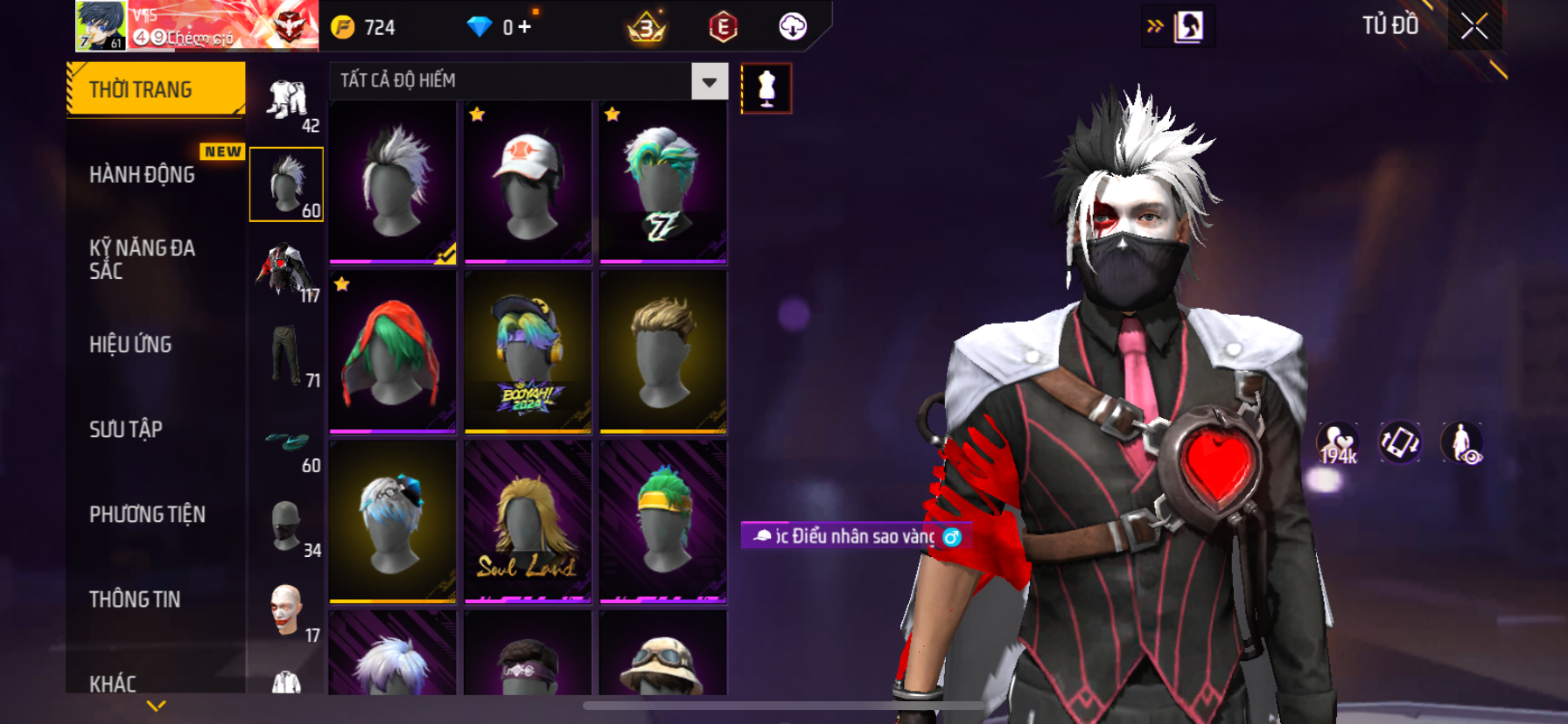The image size is (1568, 724).
Task: Choose the red and green hooded hair
Action: (392, 352)
